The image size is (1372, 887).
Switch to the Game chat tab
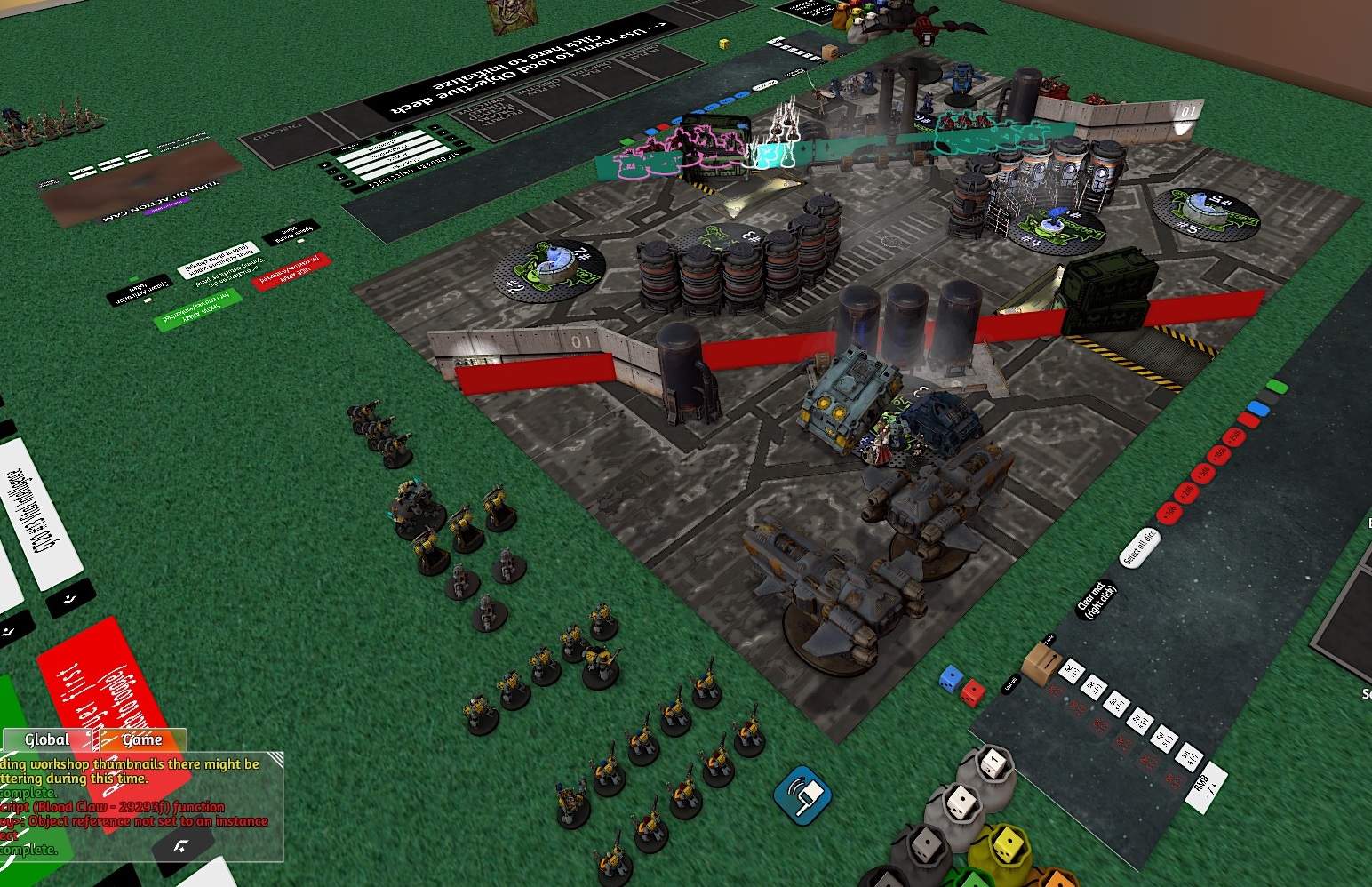141,739
